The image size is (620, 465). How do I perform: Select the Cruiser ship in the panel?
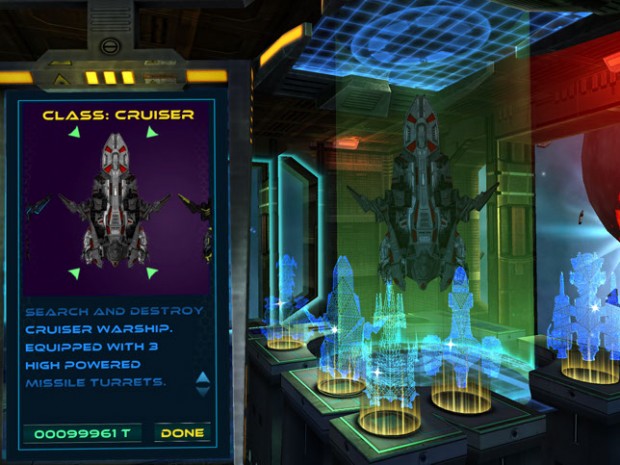click(113, 200)
